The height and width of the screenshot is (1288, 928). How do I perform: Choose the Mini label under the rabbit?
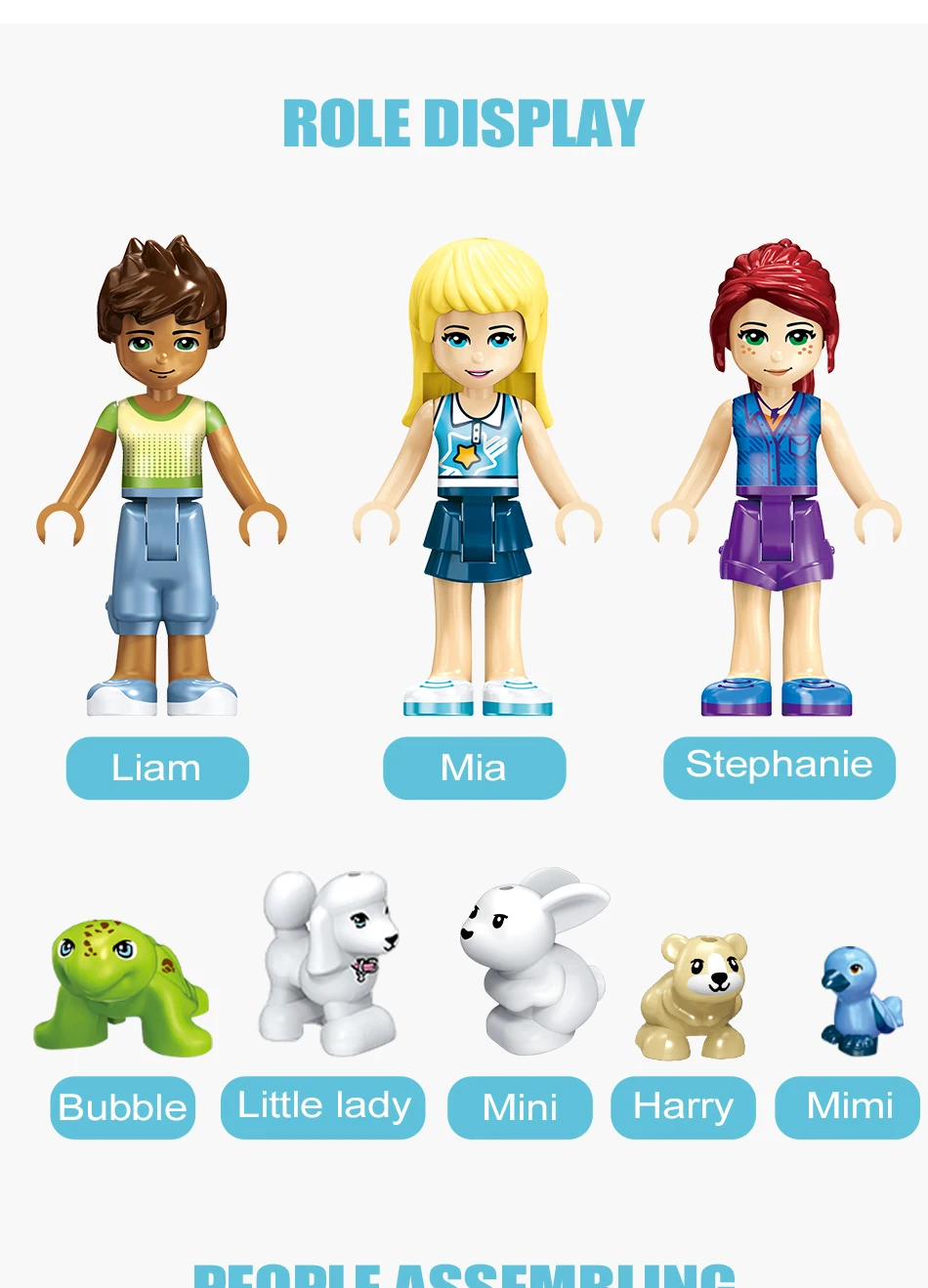520,1107
